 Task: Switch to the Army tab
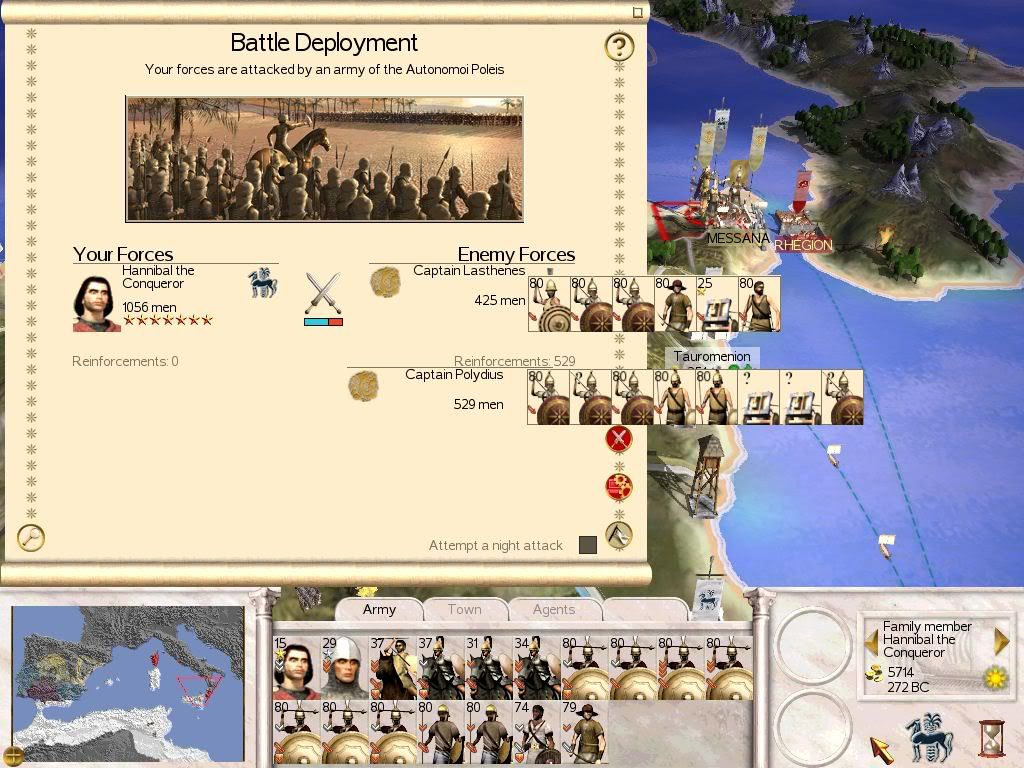point(379,609)
